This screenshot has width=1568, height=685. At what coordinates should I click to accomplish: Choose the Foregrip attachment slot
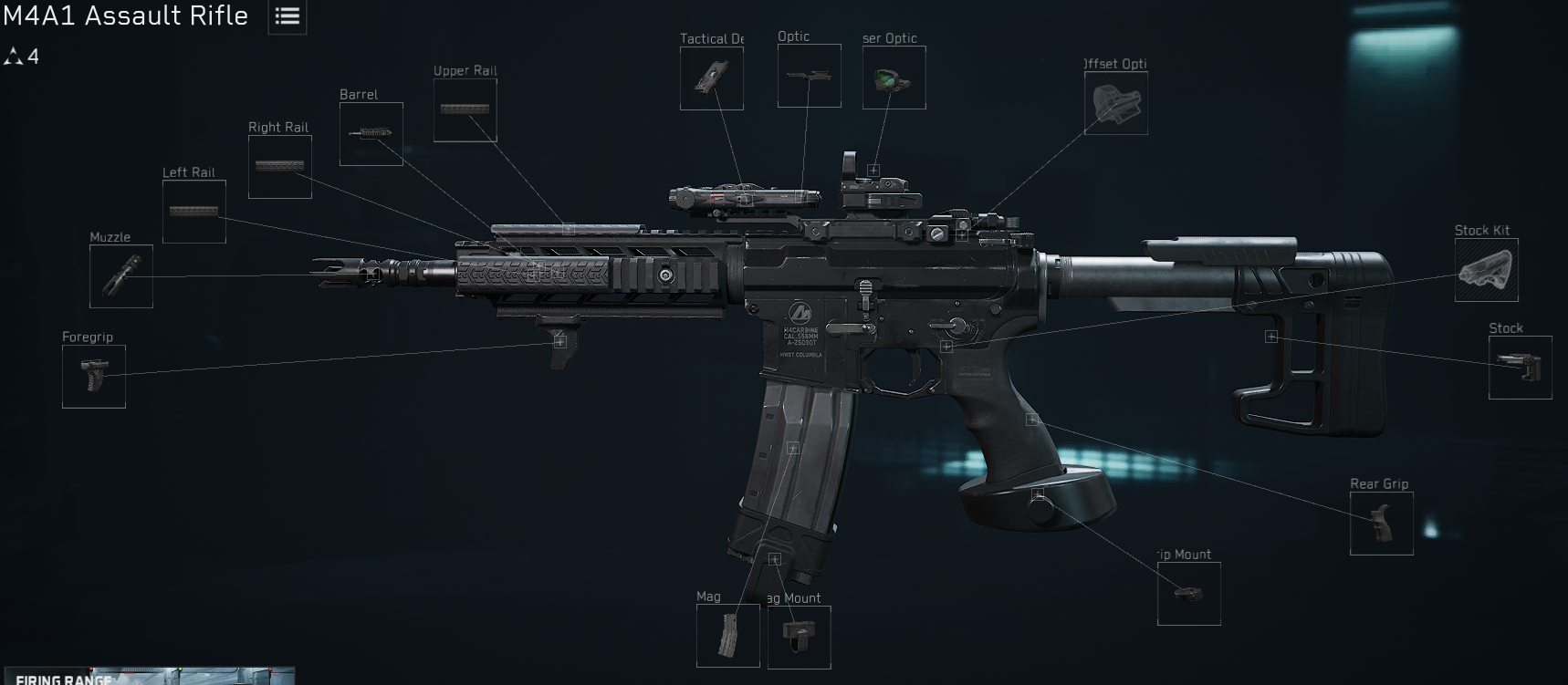click(94, 377)
